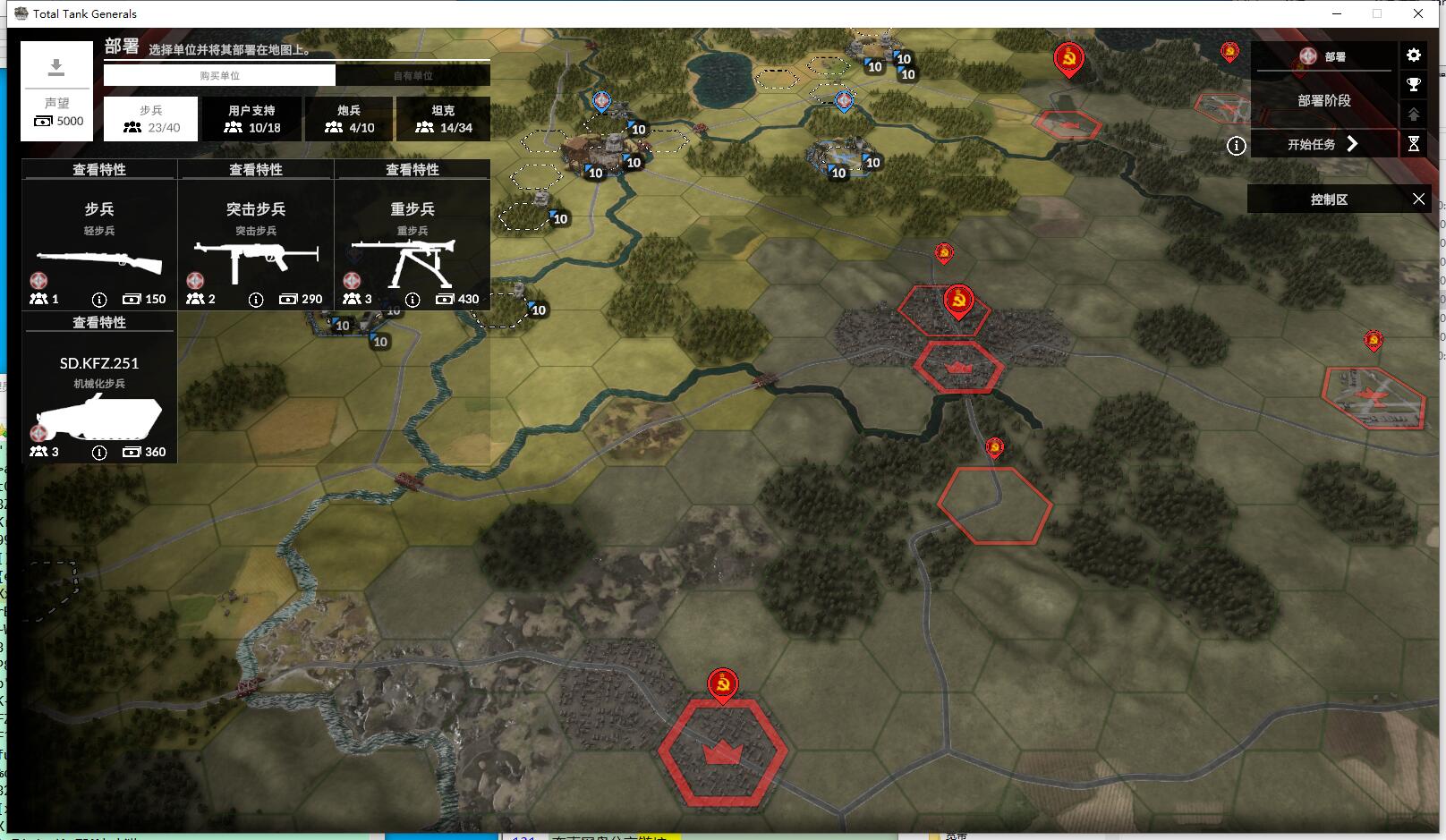1446x840 pixels.
Task: Close the 控制区 panel
Action: click(x=1418, y=199)
